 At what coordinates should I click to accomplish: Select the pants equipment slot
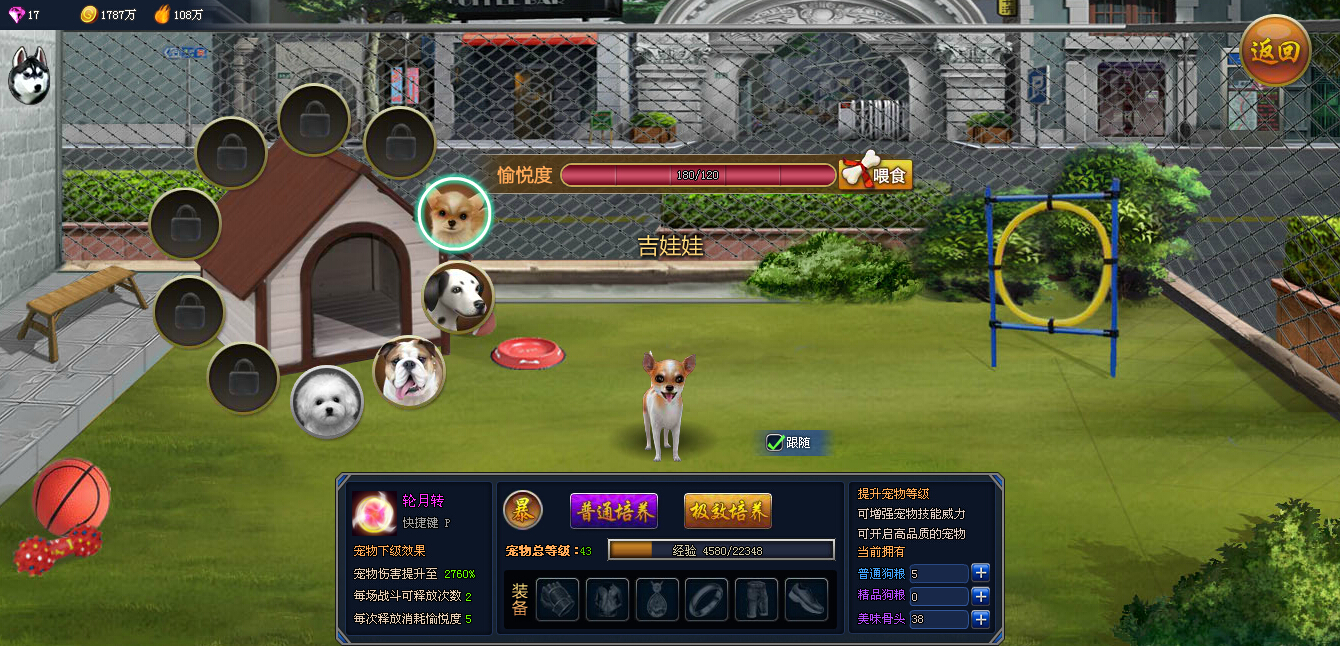pos(756,599)
